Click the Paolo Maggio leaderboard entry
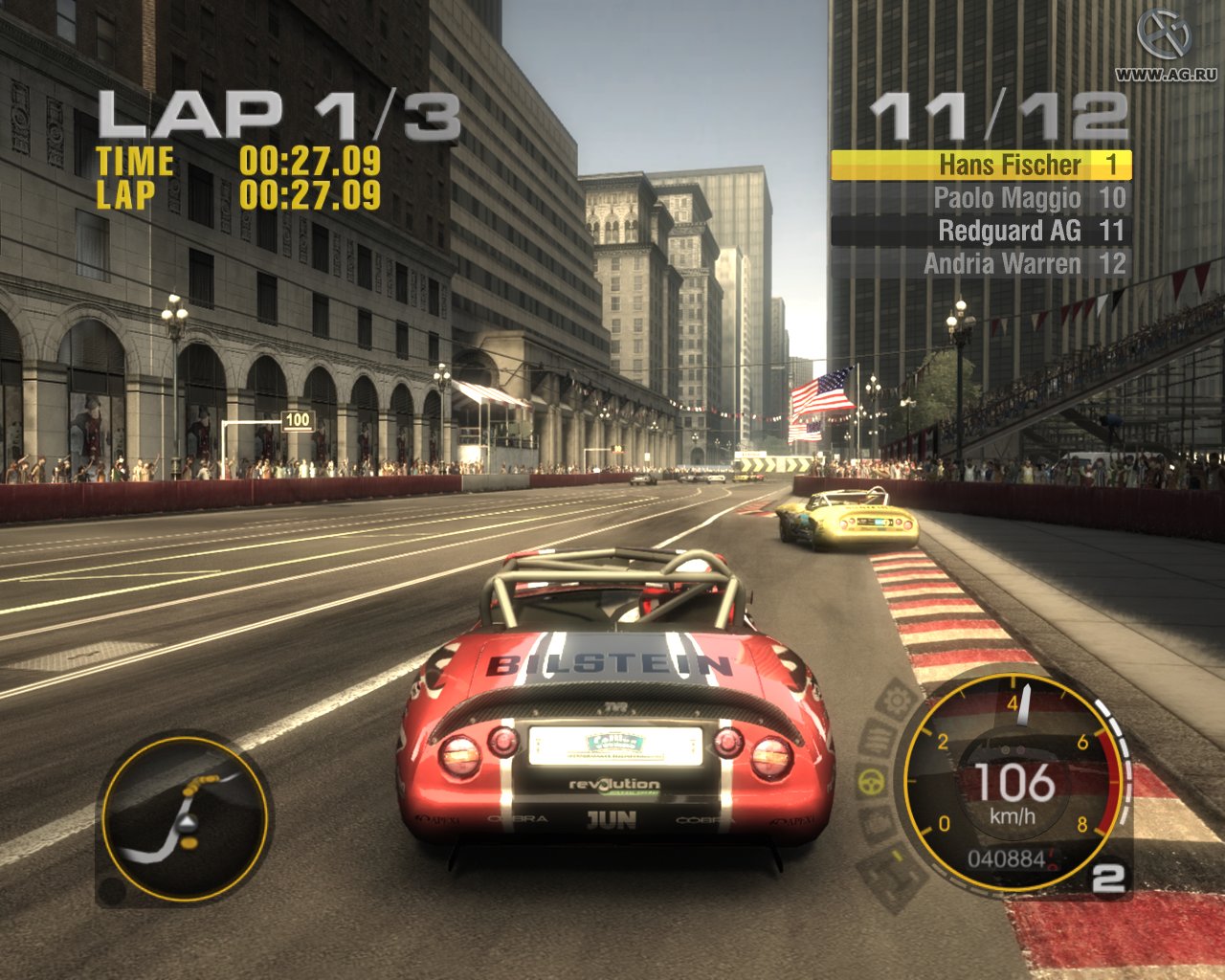1225x980 pixels. pos(1010,198)
